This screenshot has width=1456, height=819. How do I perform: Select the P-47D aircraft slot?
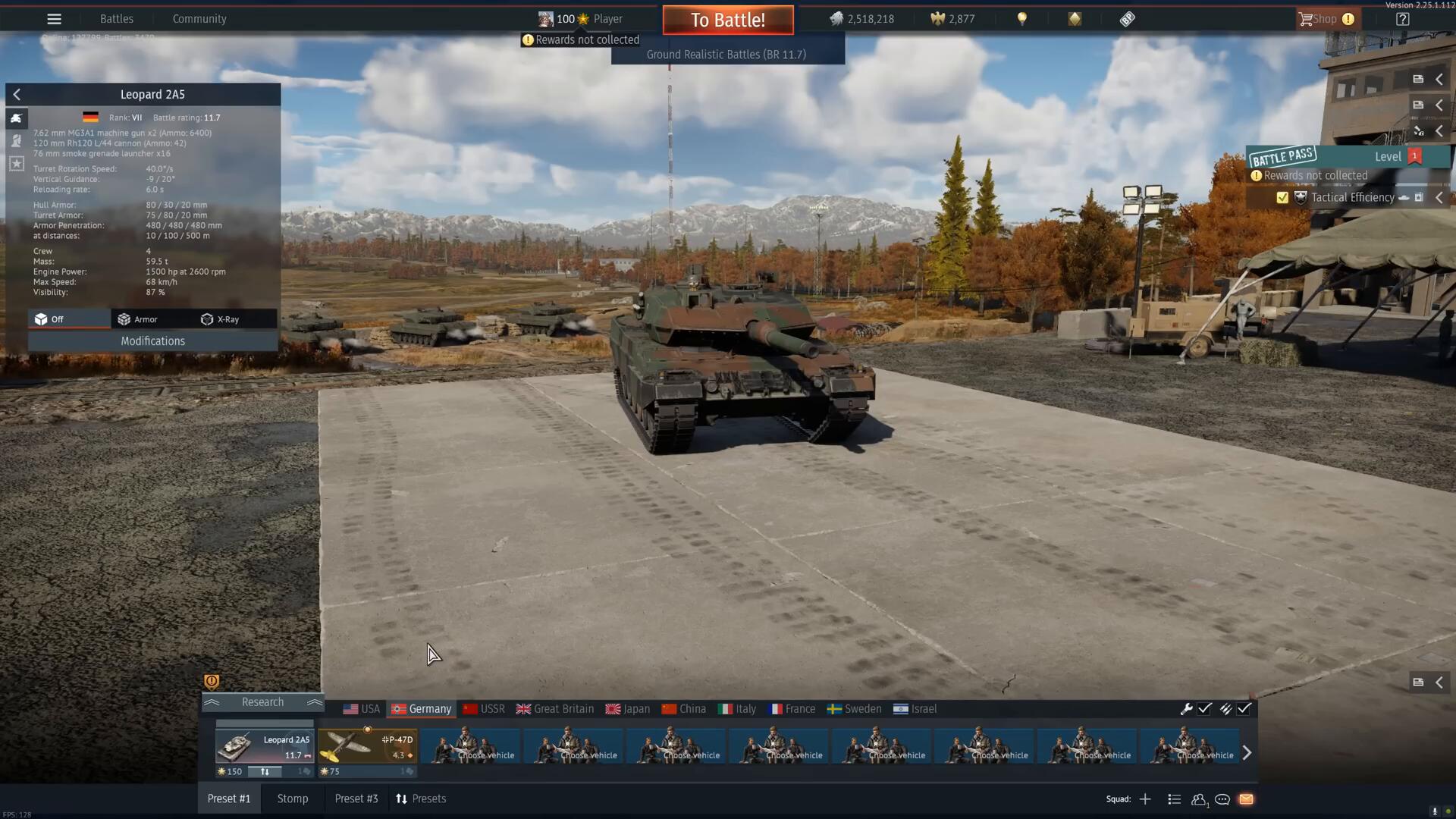pyautogui.click(x=367, y=747)
